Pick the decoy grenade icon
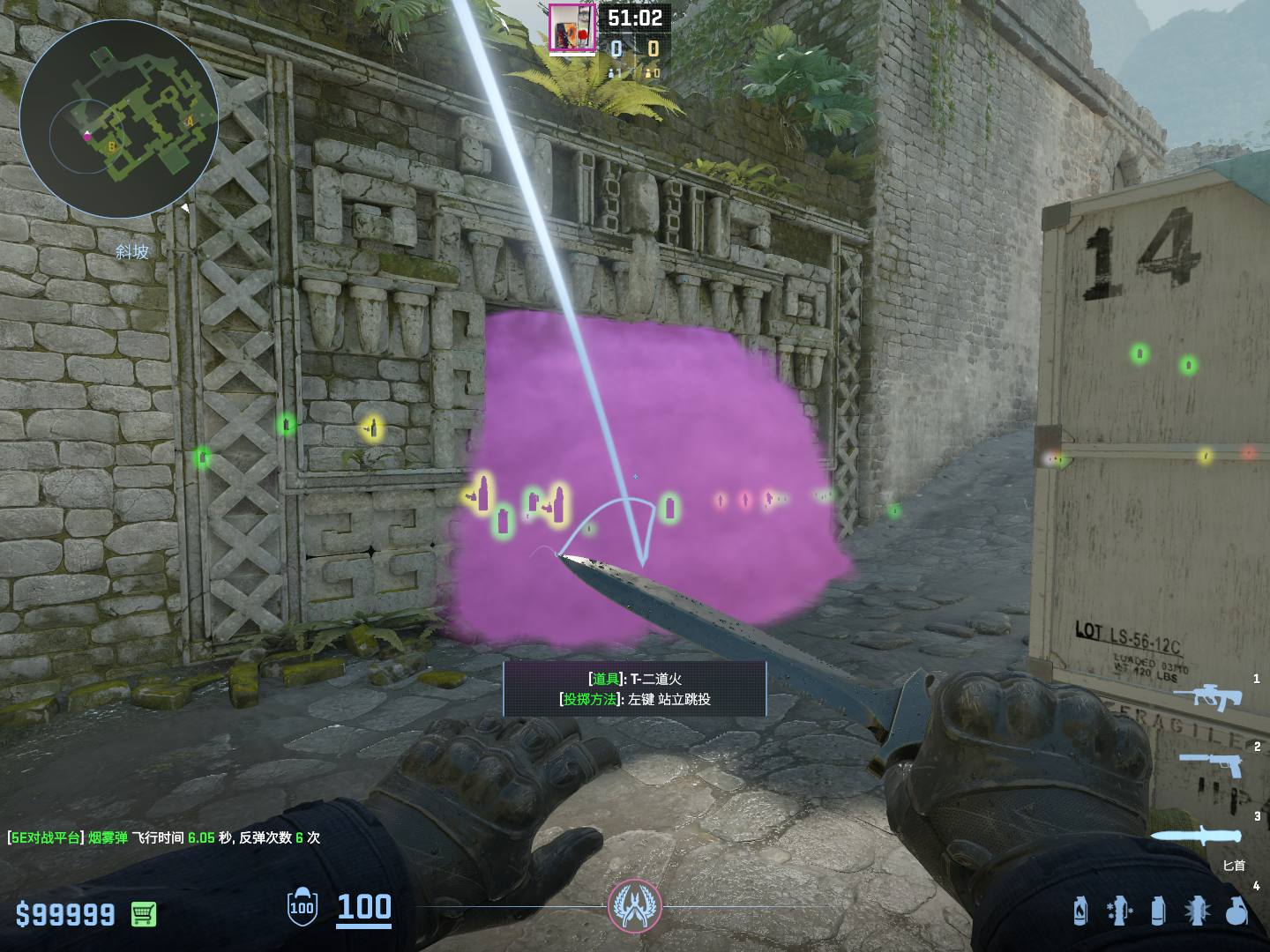This screenshot has width=1270, height=952. tap(1118, 911)
